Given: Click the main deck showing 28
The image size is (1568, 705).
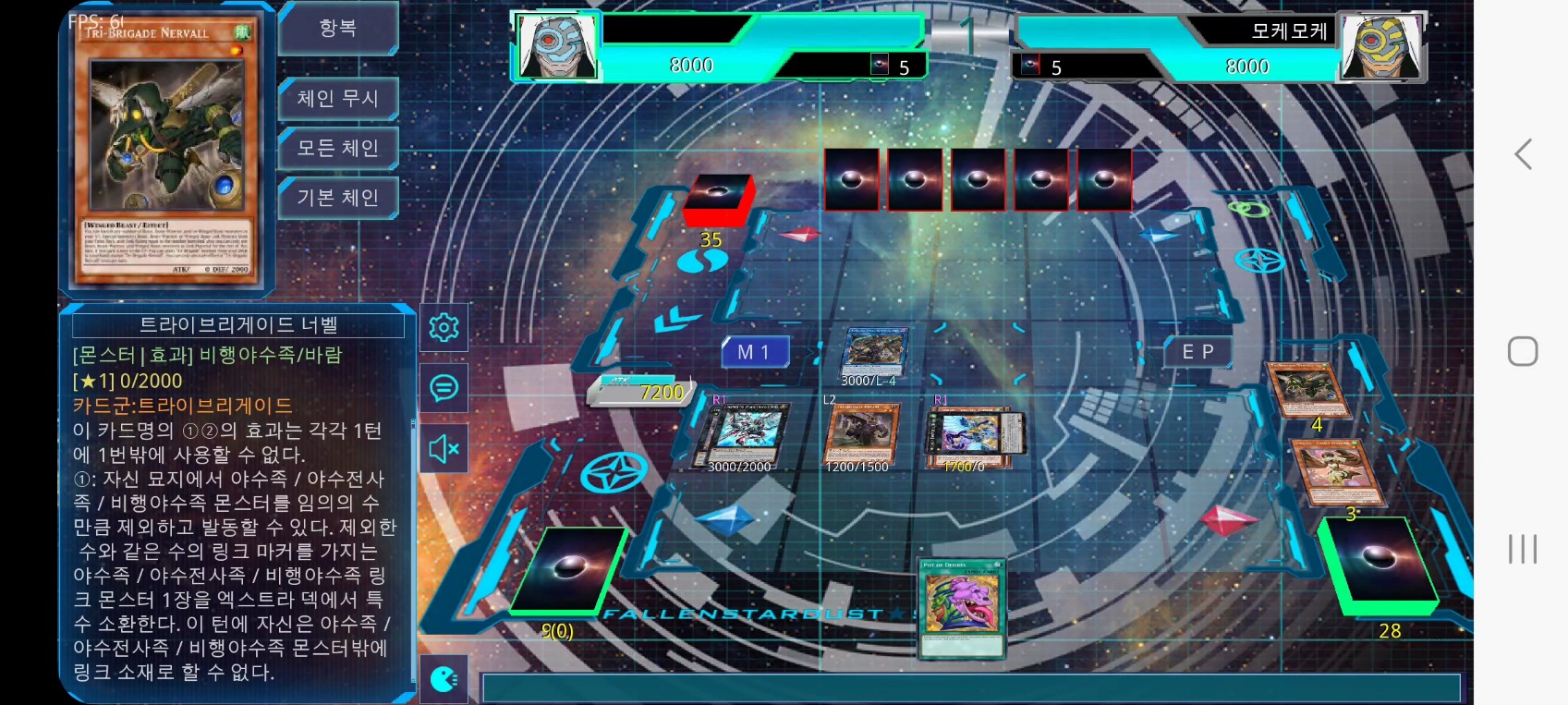Looking at the screenshot, I should click(1377, 565).
